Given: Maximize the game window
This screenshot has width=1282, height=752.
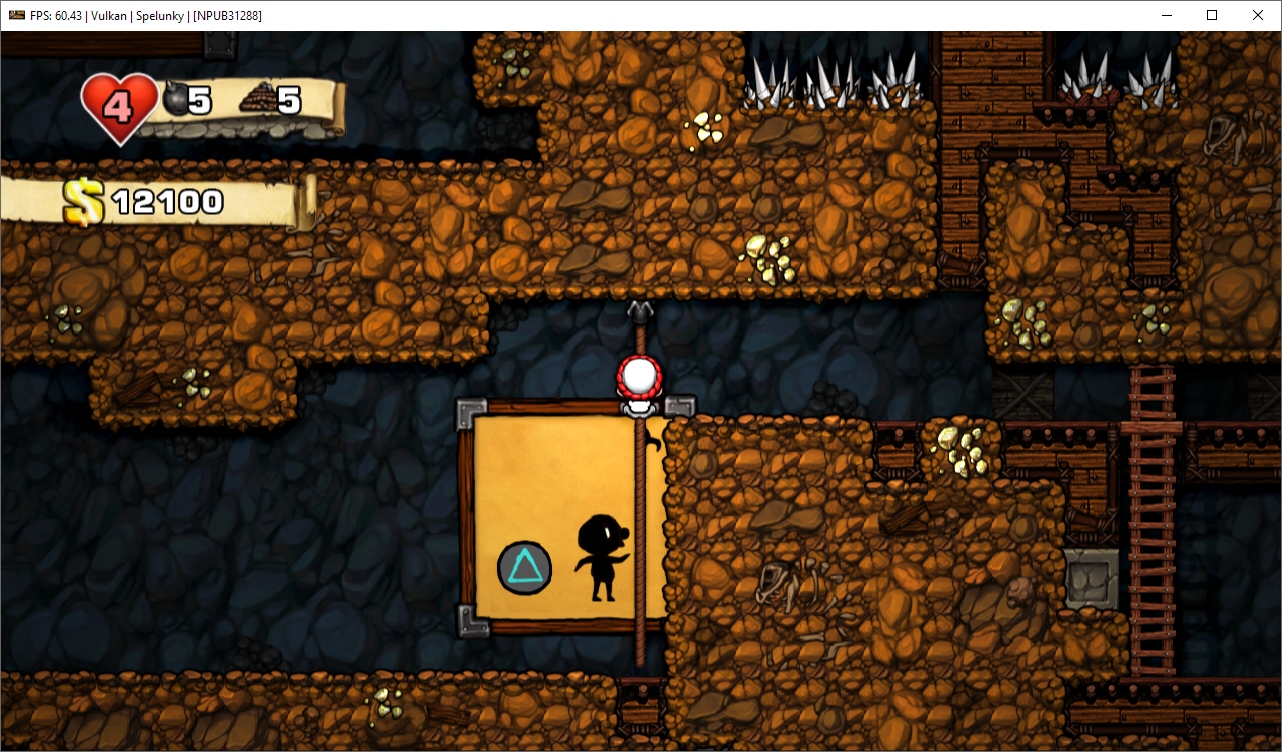Looking at the screenshot, I should click(x=1212, y=15).
